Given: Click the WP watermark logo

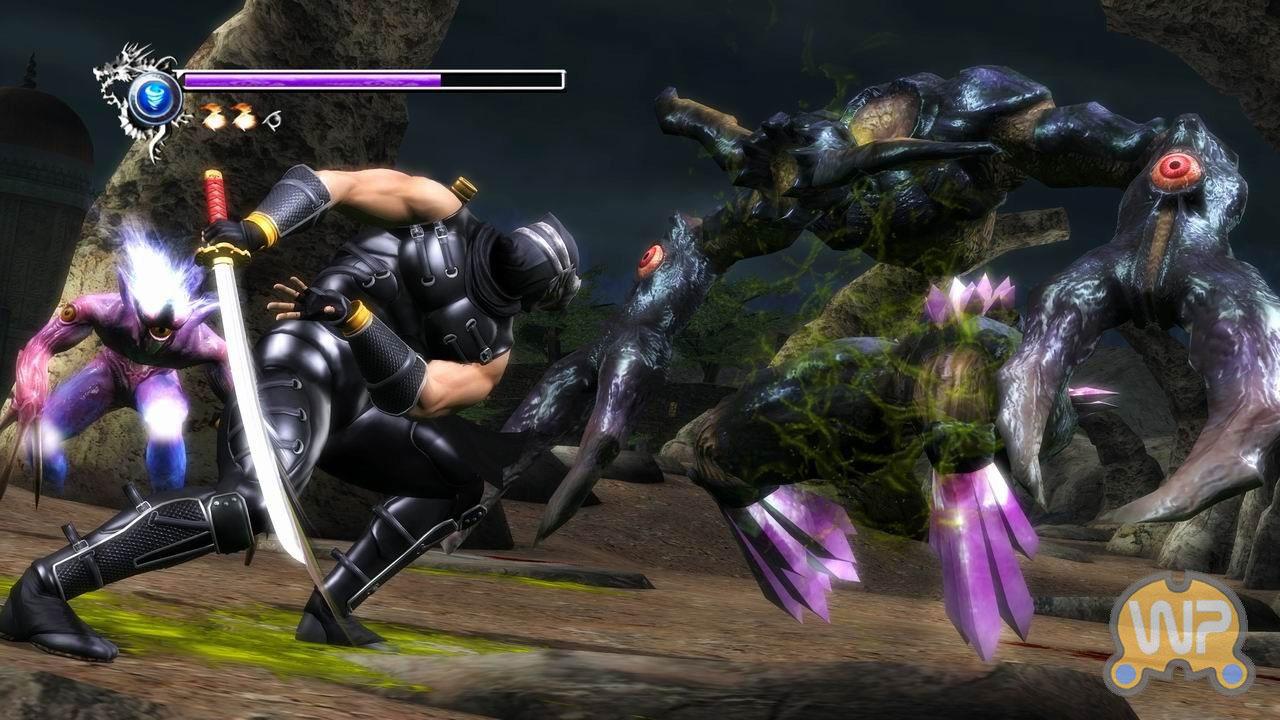Looking at the screenshot, I should (x=1178, y=634).
